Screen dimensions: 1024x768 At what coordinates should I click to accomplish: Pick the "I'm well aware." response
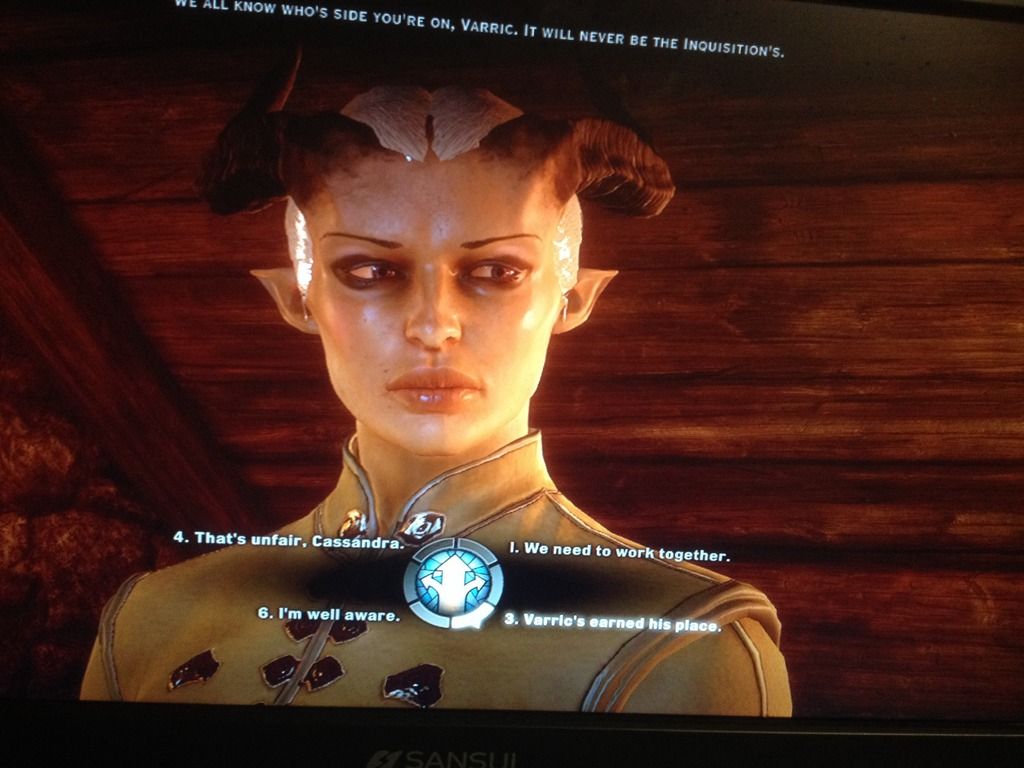(x=329, y=614)
